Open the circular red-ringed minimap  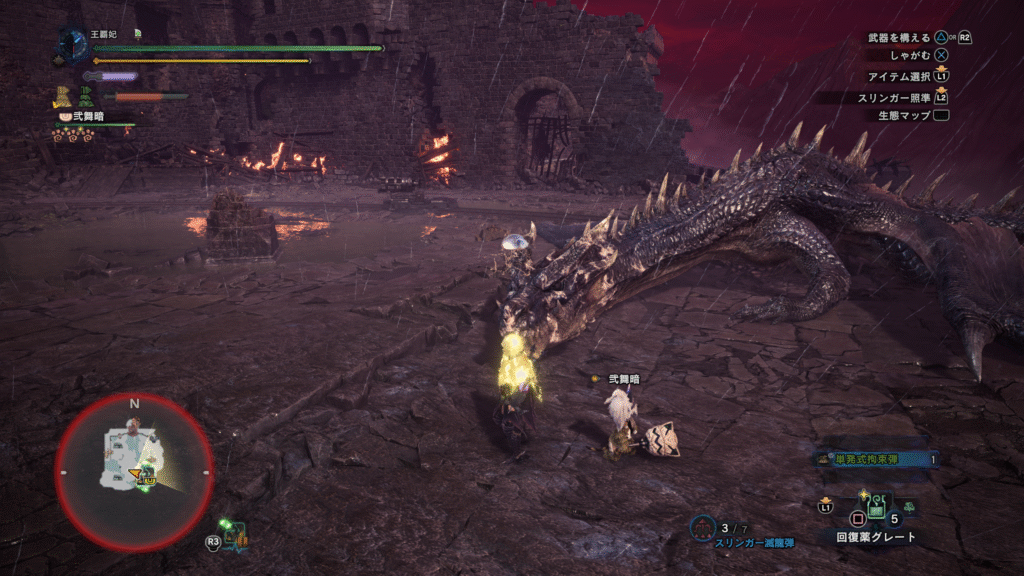[x=134, y=472]
